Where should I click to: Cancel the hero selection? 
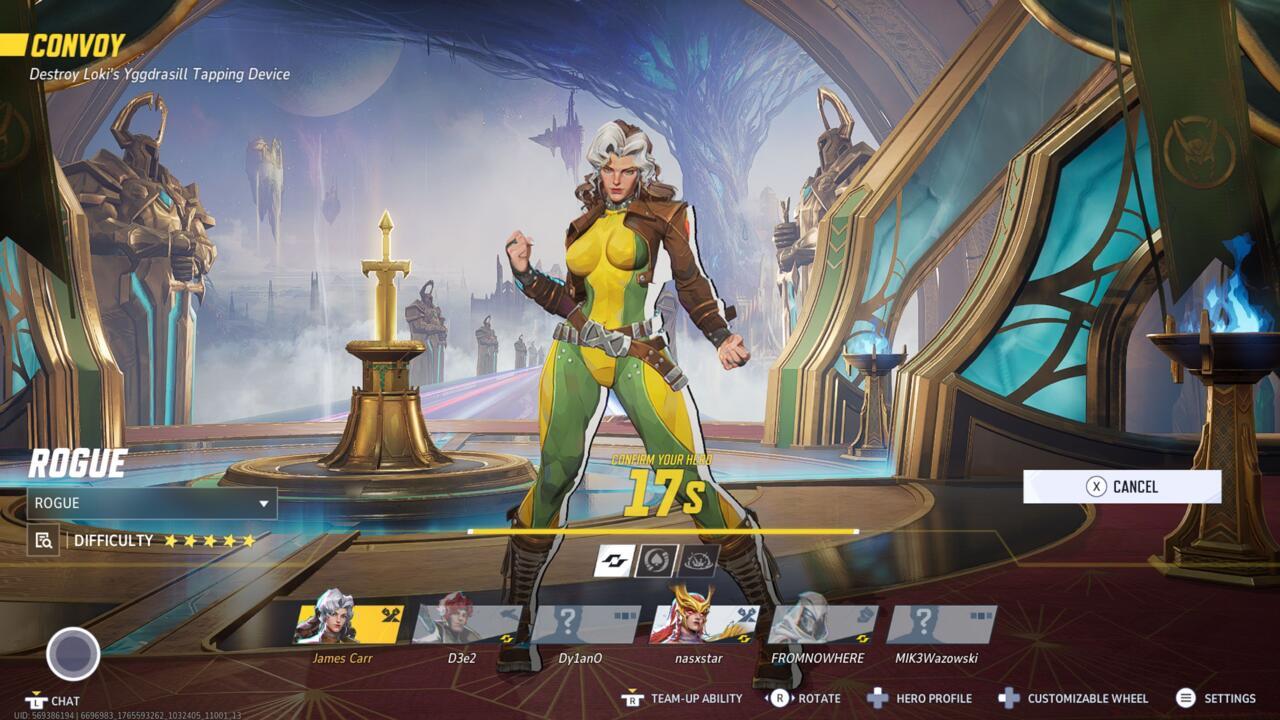[x=1123, y=487]
